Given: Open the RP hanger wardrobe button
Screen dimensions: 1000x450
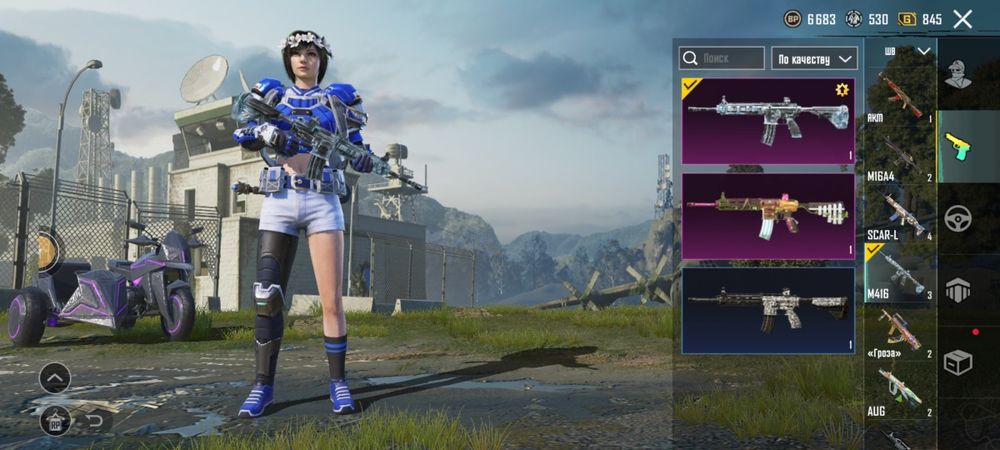Looking at the screenshot, I should pos(55,420).
